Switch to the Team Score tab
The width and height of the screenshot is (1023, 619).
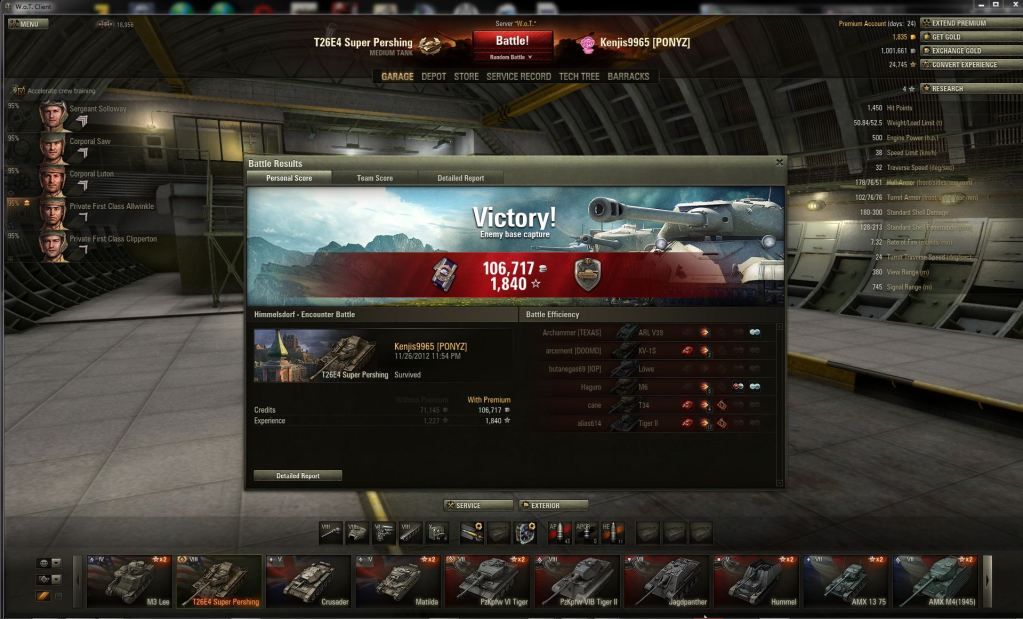pyautogui.click(x=375, y=178)
